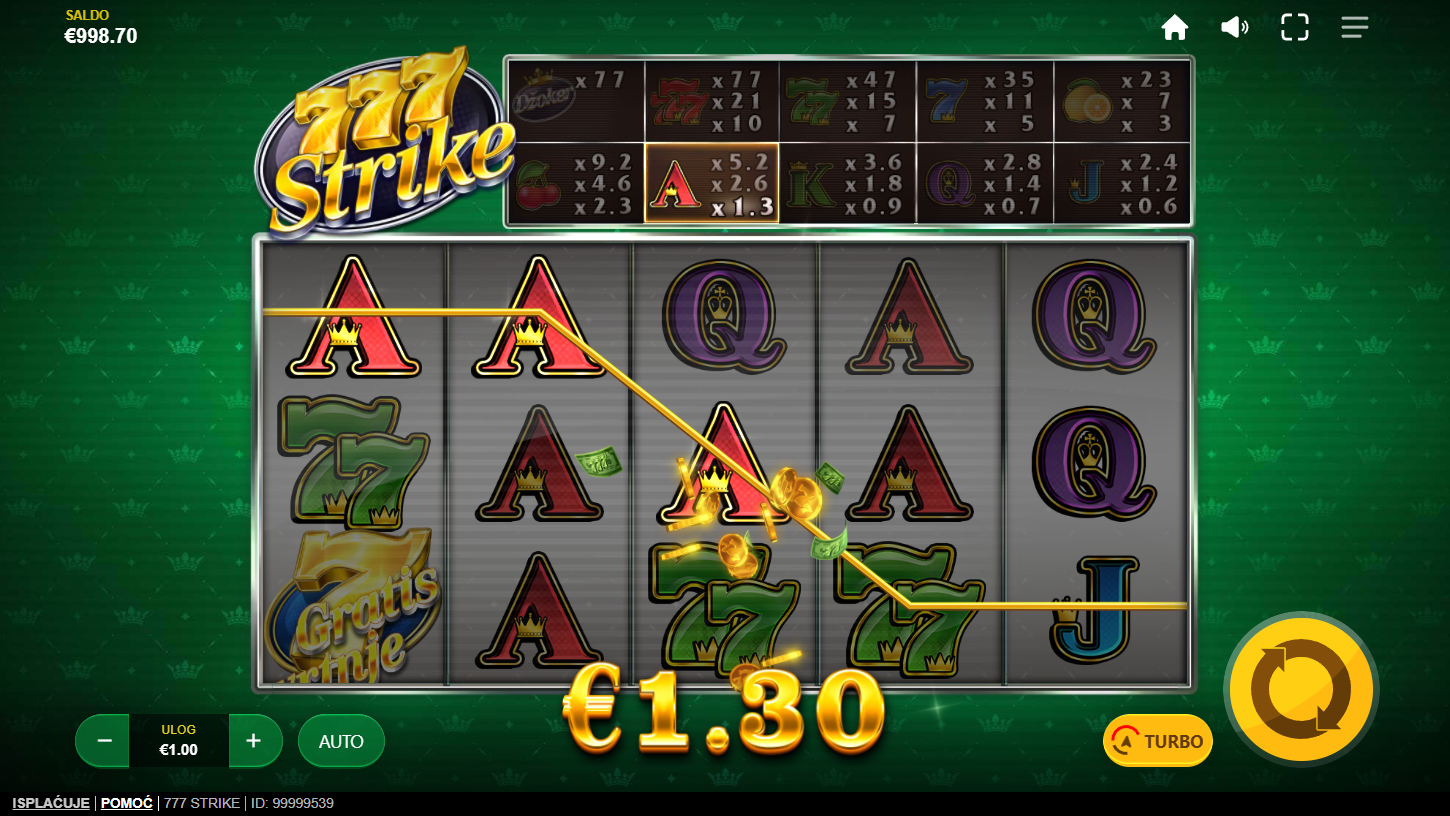The width and height of the screenshot is (1450, 816).
Task: Mute the sound with the speaker icon
Action: 1234,28
